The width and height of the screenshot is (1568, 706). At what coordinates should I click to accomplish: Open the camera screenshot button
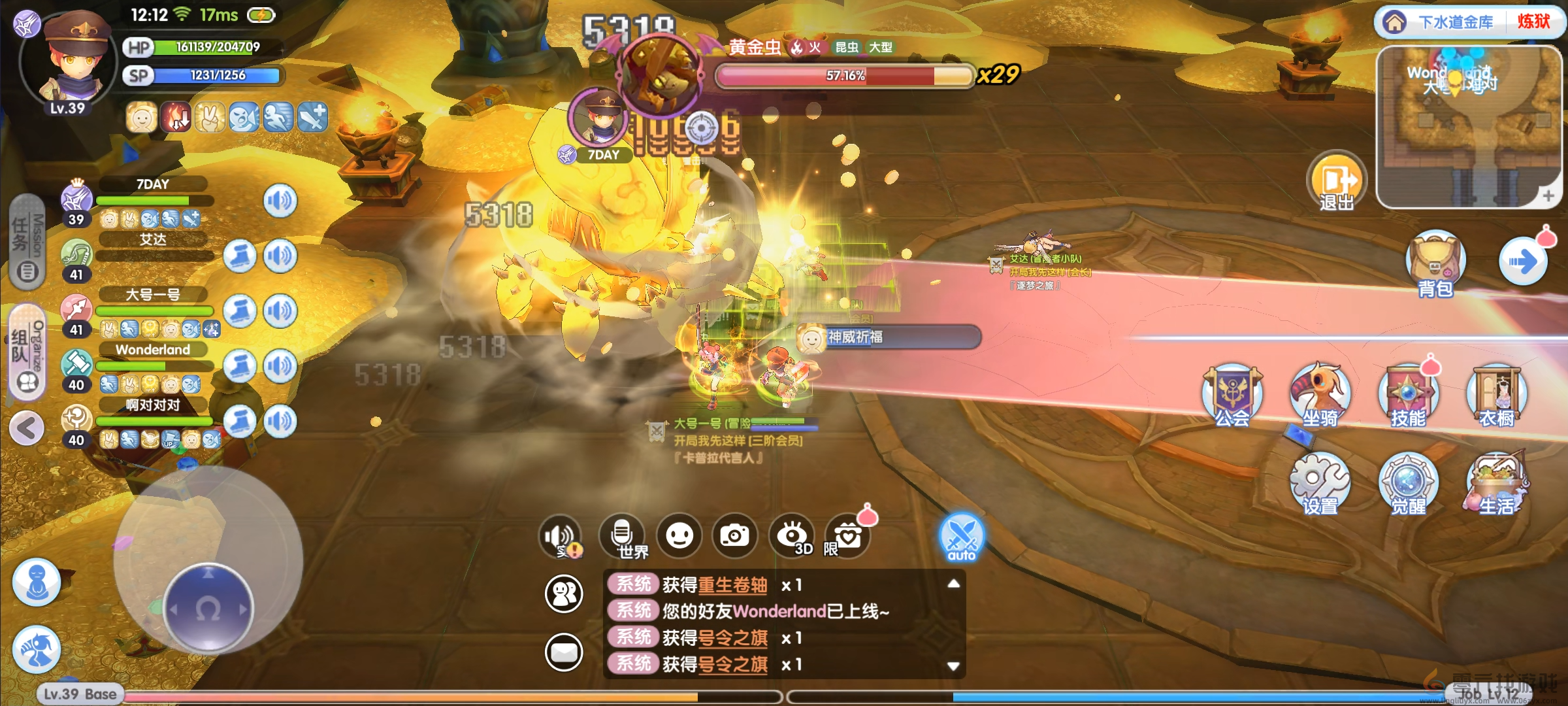pyautogui.click(x=735, y=536)
